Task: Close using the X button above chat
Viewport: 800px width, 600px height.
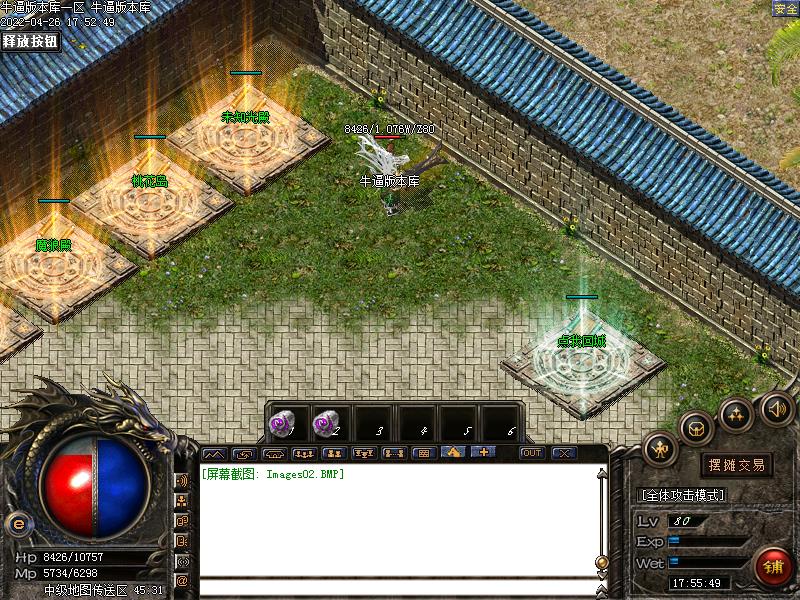Action: (564, 453)
